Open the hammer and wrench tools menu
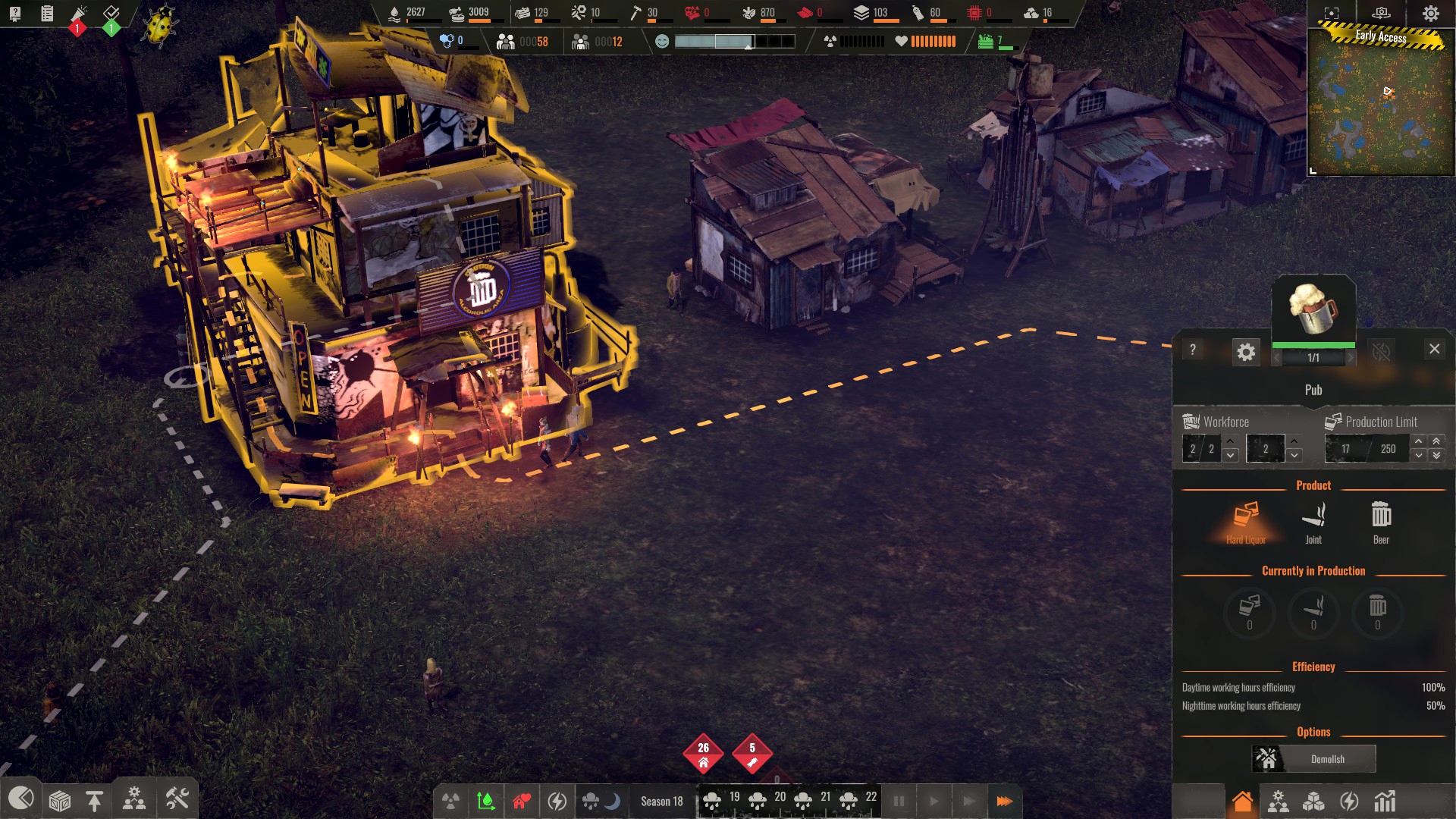Viewport: 1456px width, 819px height. coord(177,799)
